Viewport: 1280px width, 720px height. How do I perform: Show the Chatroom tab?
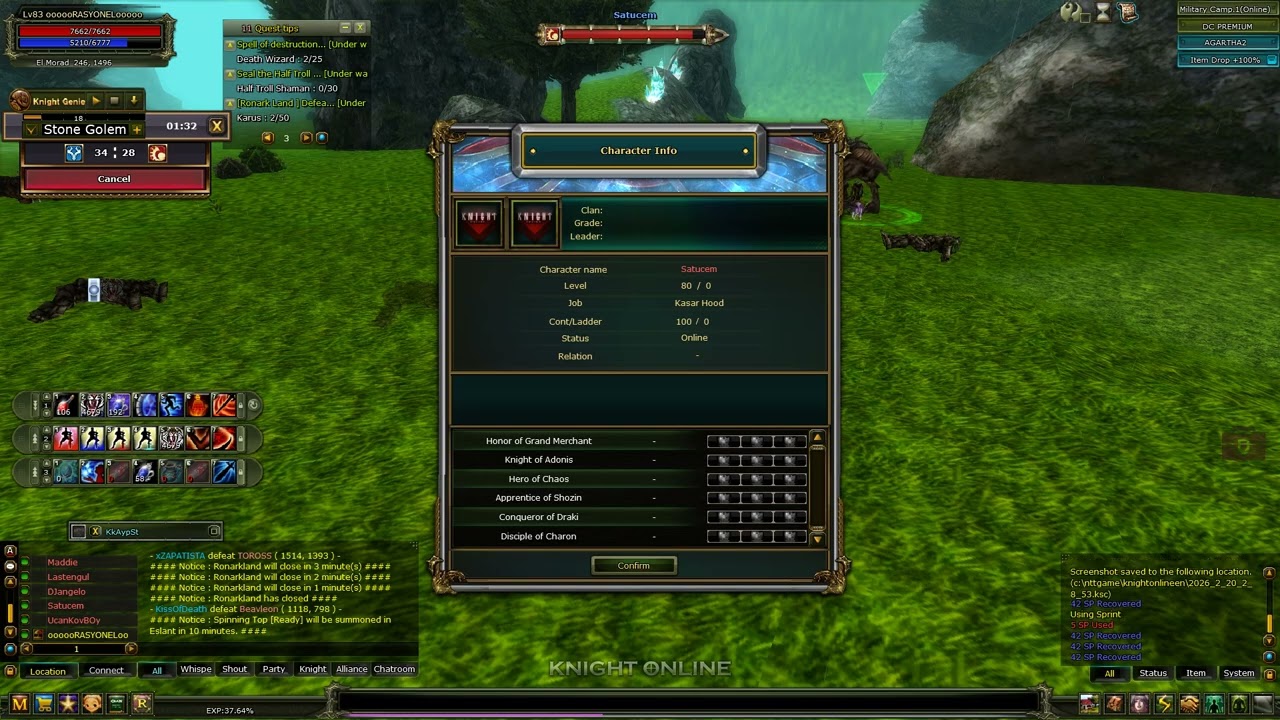coord(394,669)
